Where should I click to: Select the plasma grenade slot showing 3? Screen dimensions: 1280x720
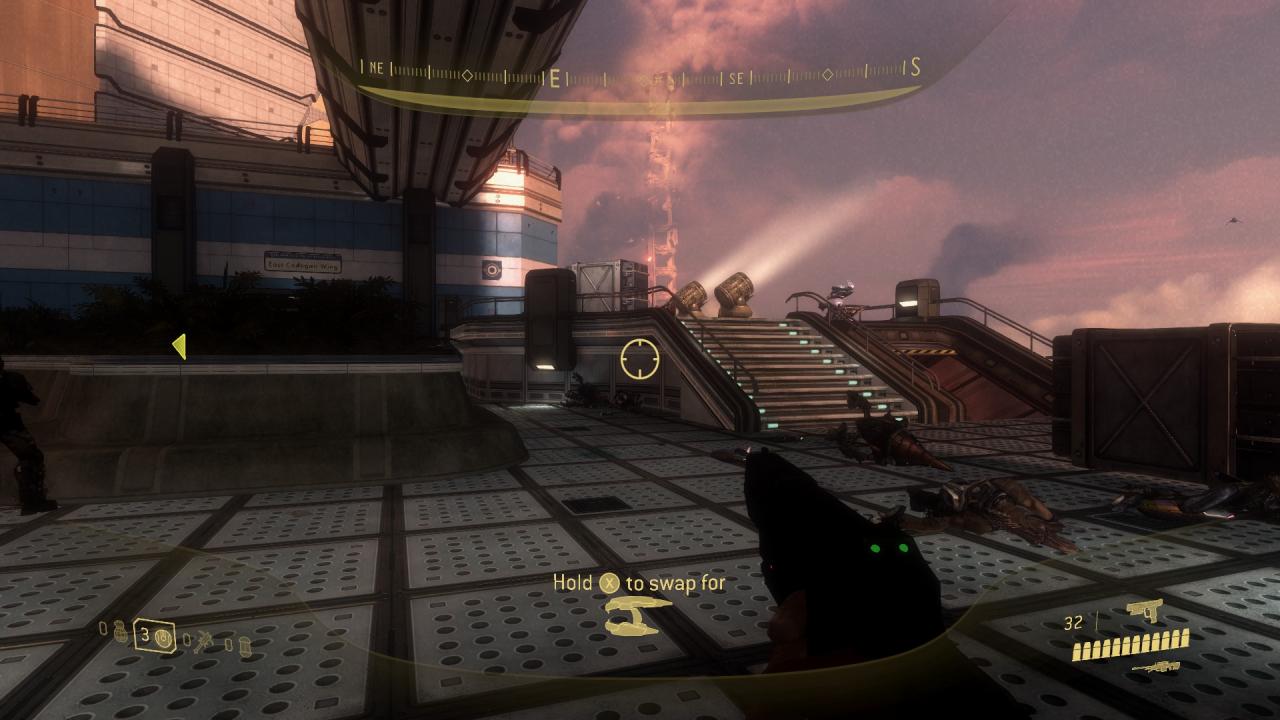[x=155, y=636]
